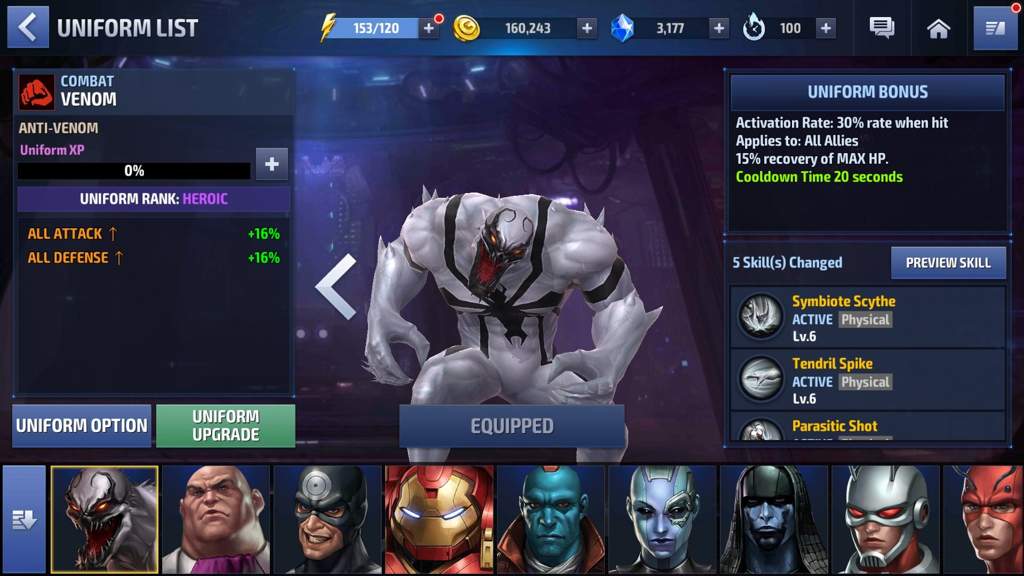This screenshot has width=1024, height=576.
Task: Click the Equipped button
Action: pyautogui.click(x=512, y=426)
